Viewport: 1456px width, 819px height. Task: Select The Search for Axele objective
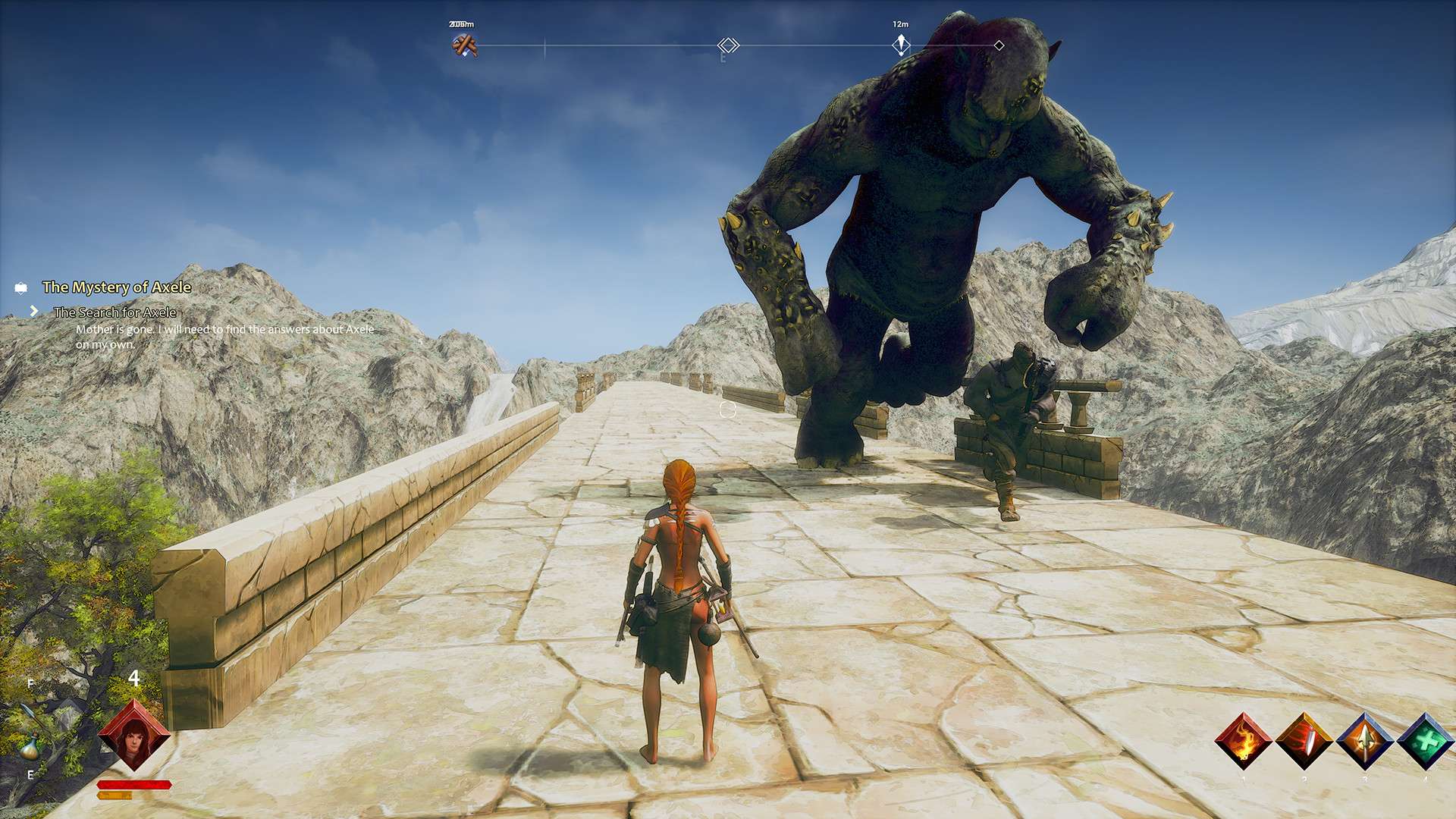point(115,312)
